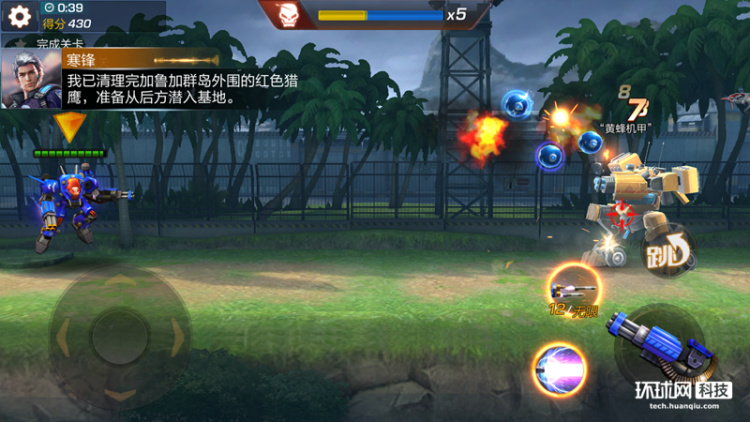
Task: Switch to the secondary weapon icon
Action: (571, 288)
